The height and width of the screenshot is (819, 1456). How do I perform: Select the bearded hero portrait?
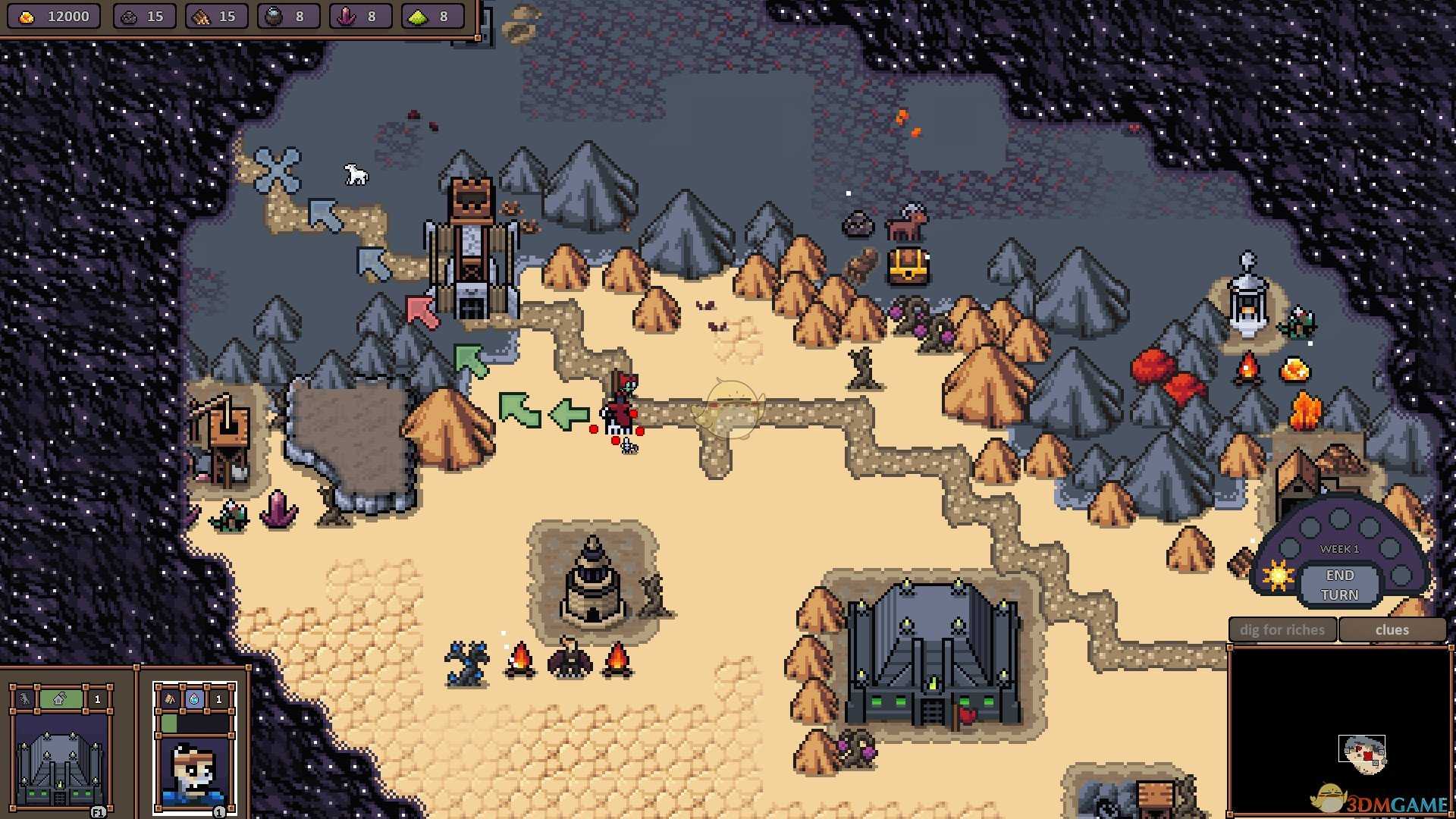(195, 770)
